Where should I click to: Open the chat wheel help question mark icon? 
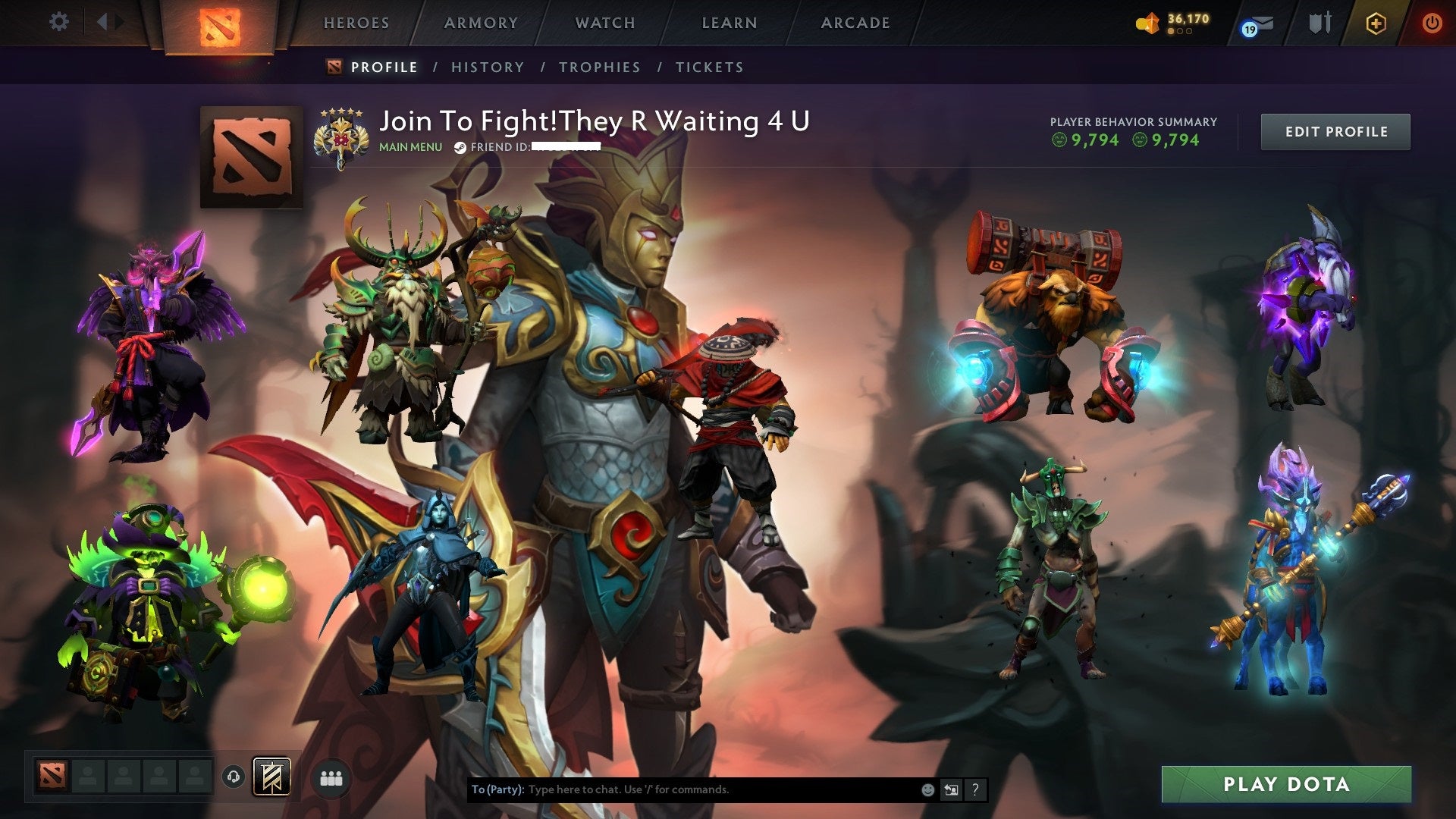tap(975, 789)
